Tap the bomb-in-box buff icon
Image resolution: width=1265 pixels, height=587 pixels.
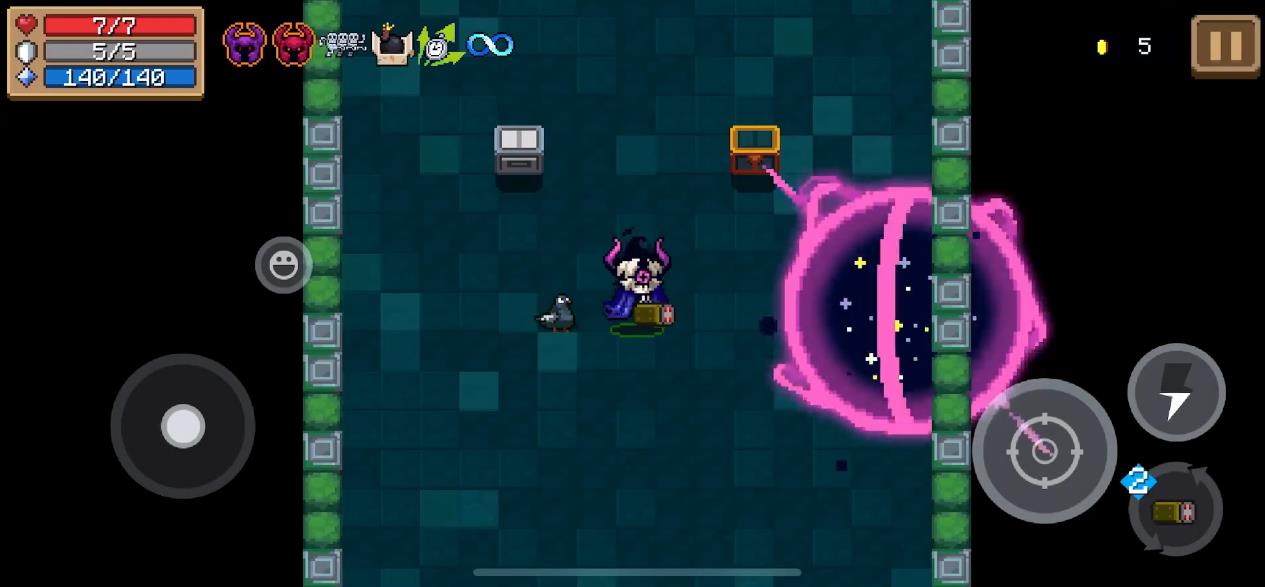(x=392, y=45)
